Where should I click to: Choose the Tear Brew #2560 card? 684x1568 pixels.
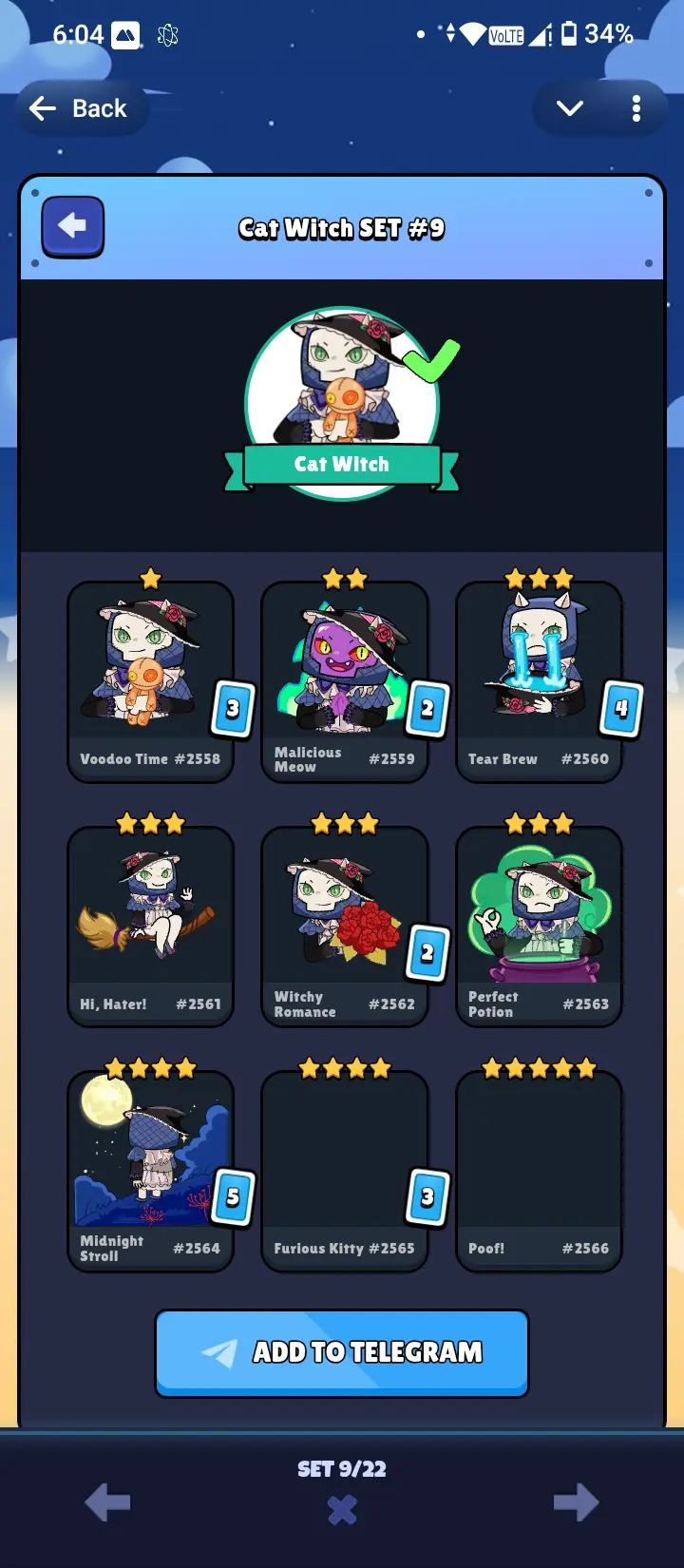tap(539, 680)
